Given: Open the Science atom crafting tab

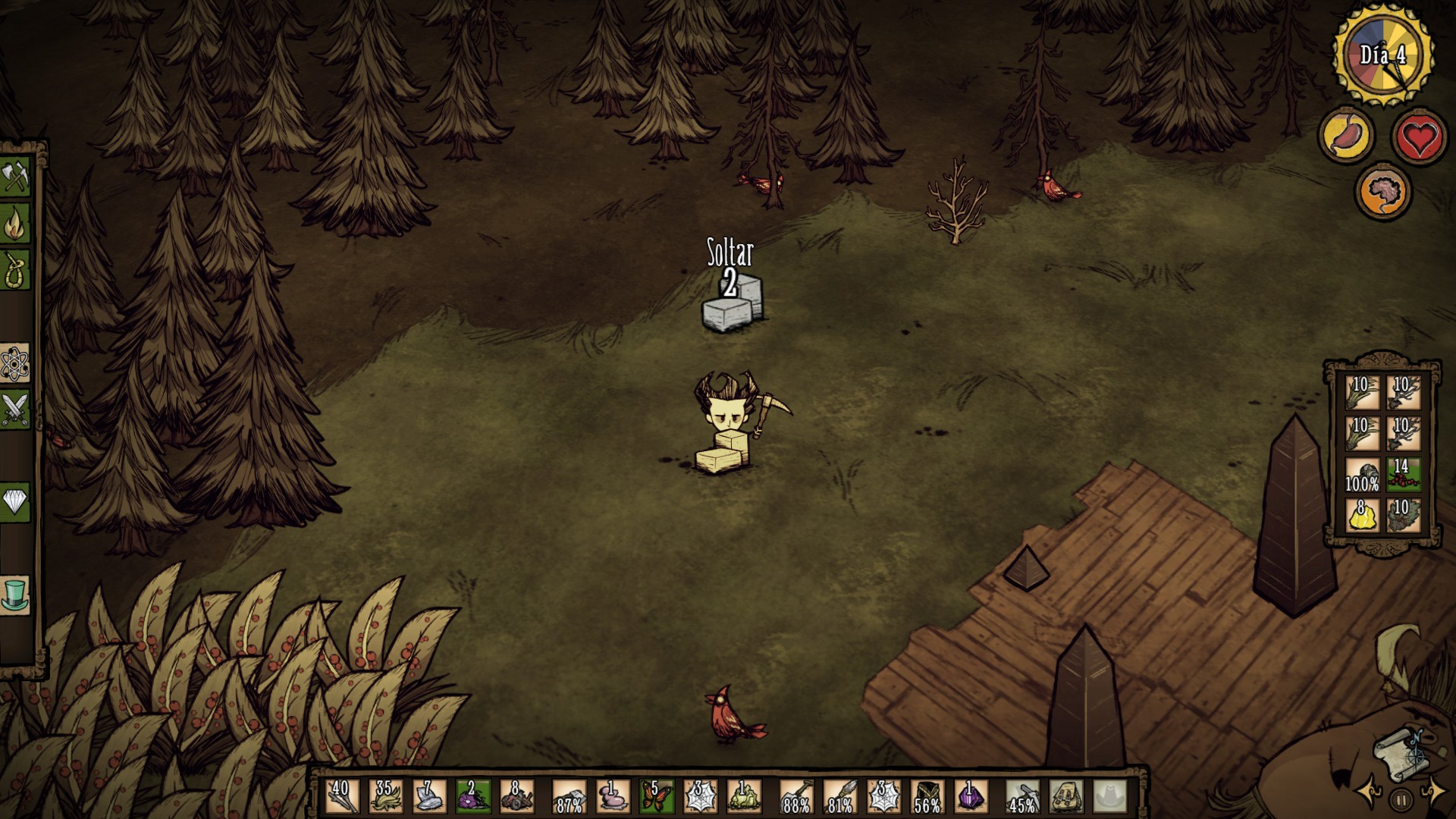Looking at the screenshot, I should point(14,364).
